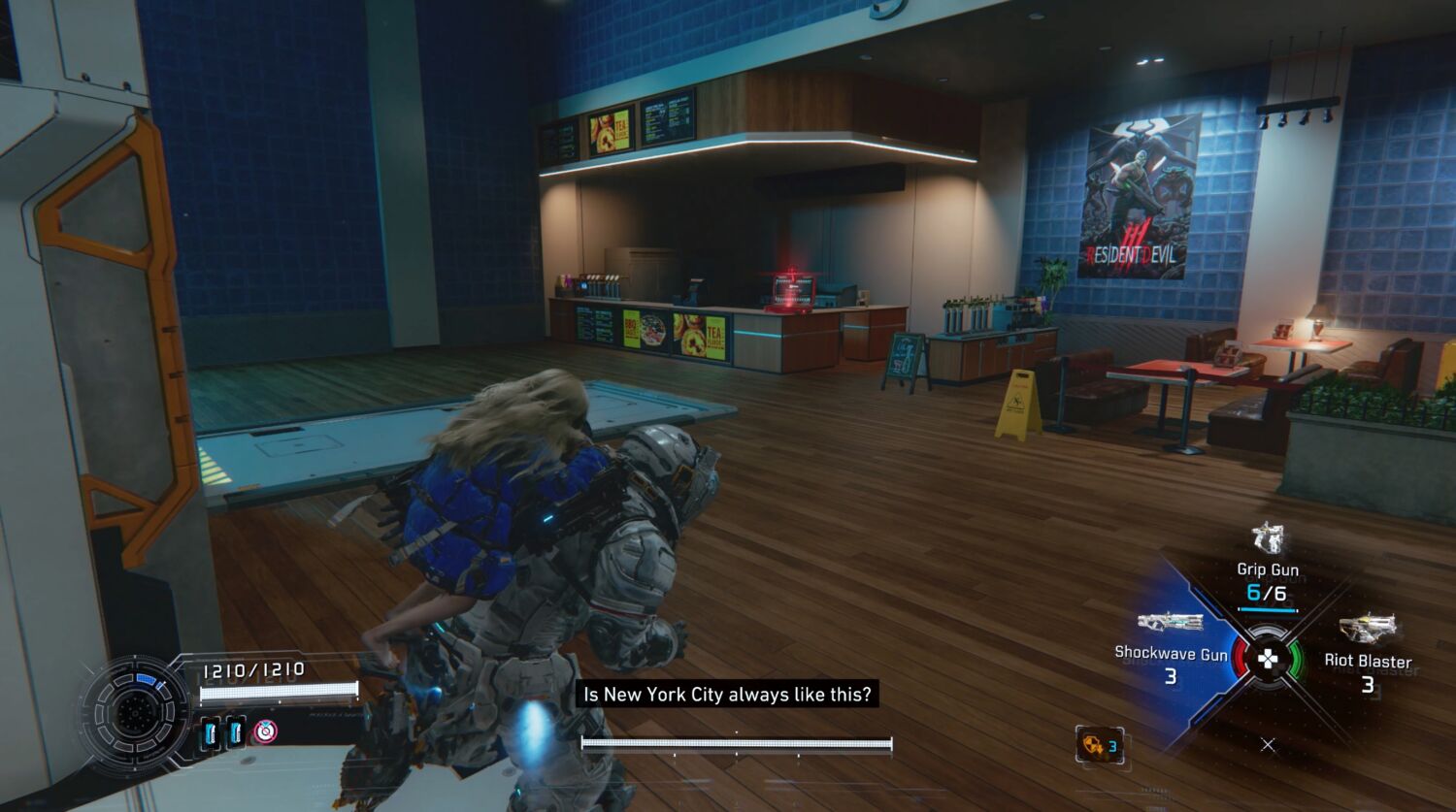Click the circular segmented gauge
This screenshot has height=812, width=1456.
click(x=134, y=713)
